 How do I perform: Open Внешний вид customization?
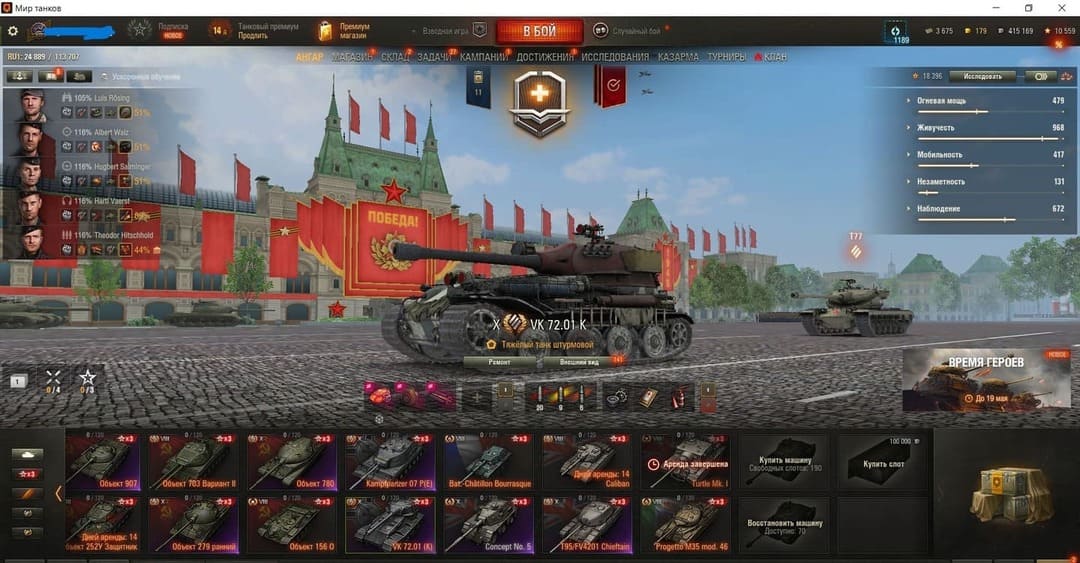click(578, 361)
